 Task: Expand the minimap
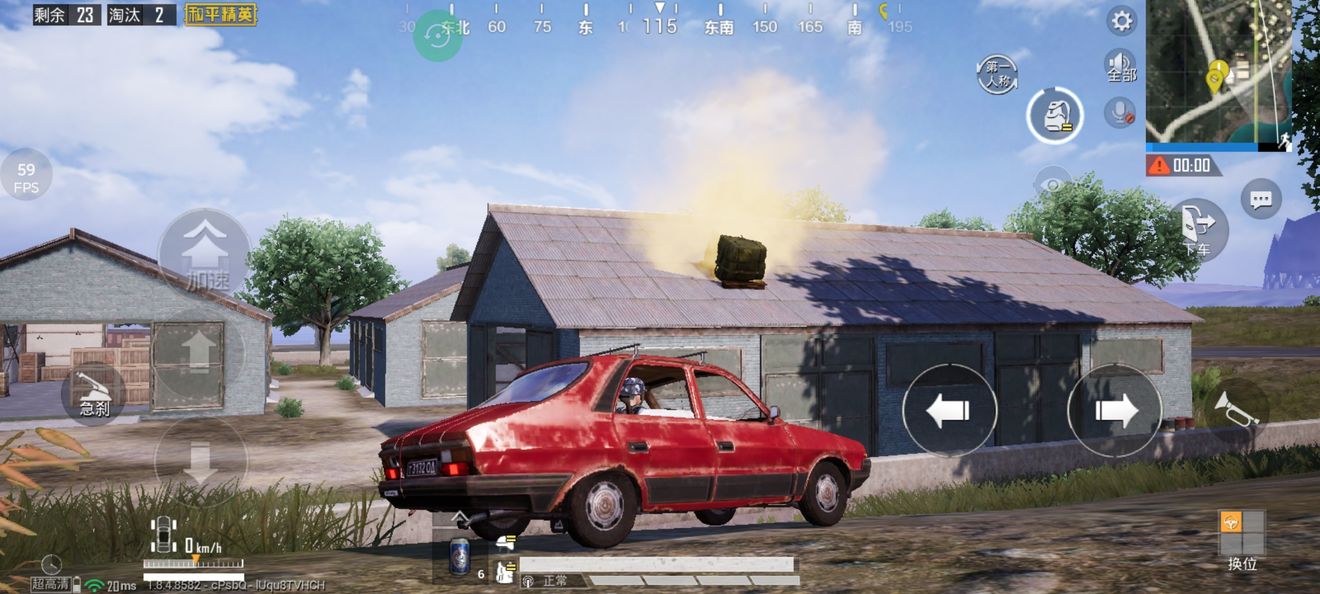click(1218, 71)
